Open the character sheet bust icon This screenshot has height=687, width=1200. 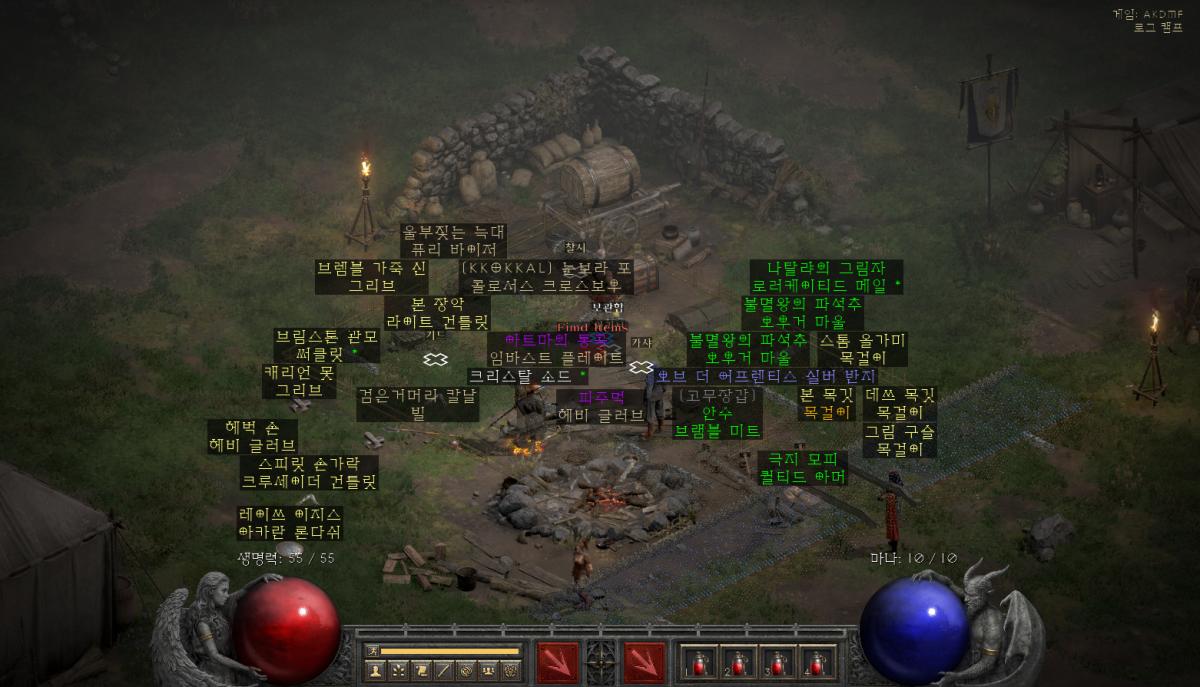376,670
